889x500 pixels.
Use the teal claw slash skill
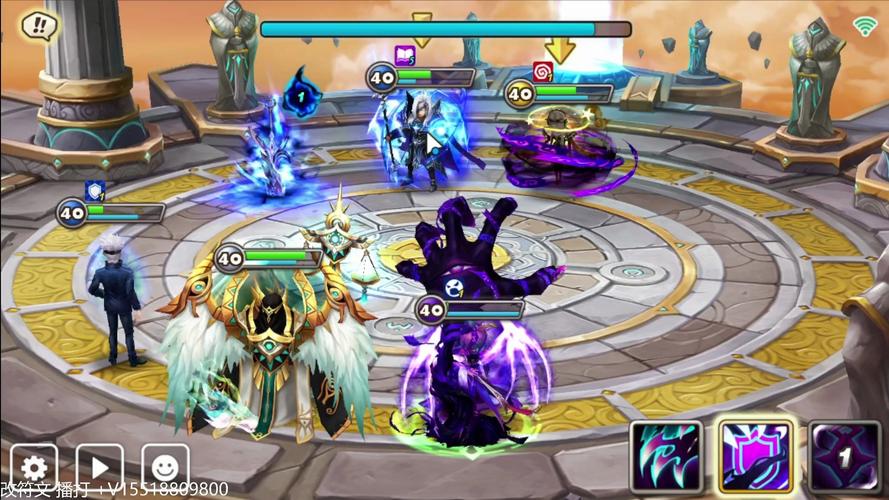pos(664,456)
